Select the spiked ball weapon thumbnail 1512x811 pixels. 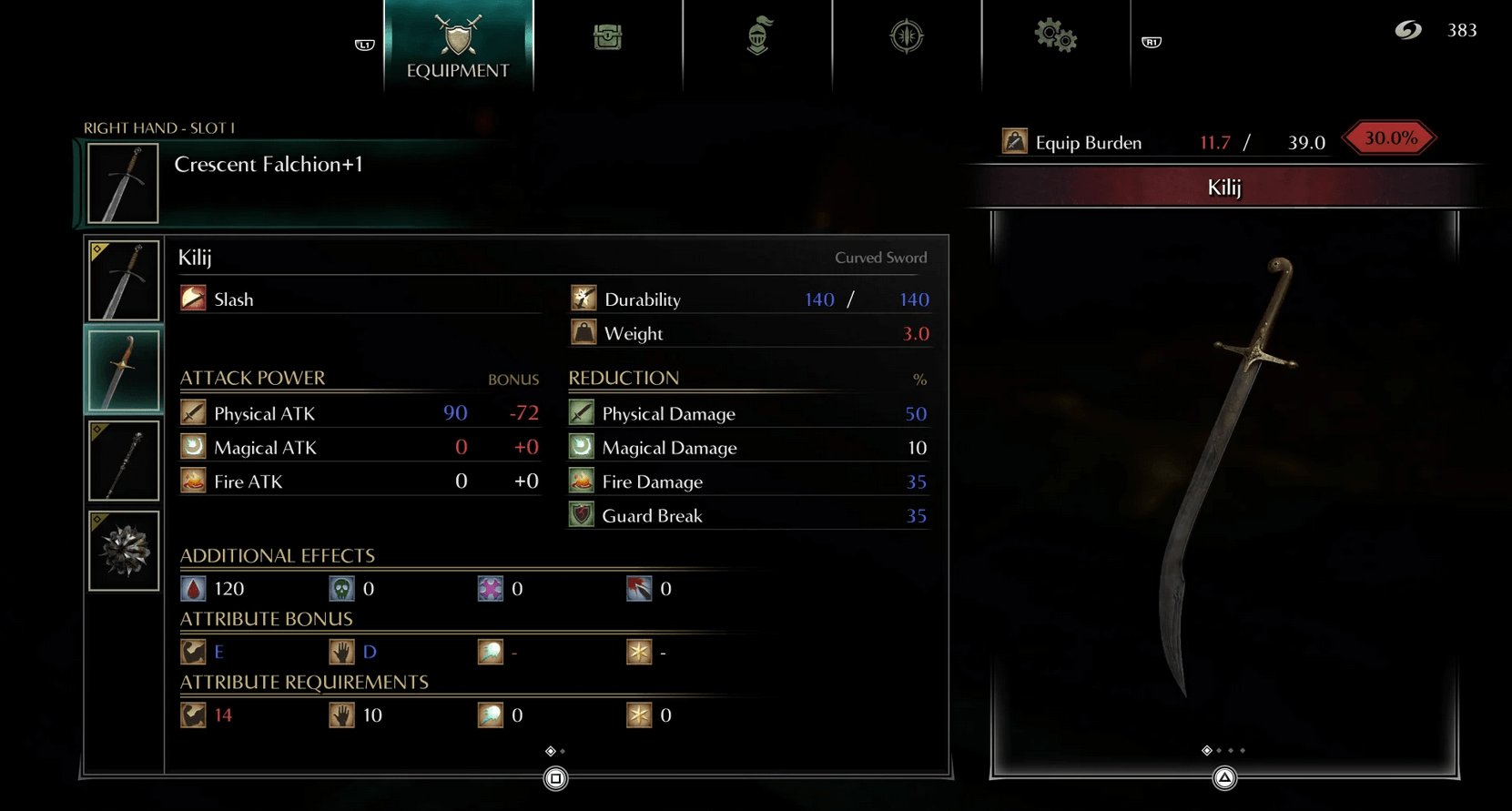point(124,551)
